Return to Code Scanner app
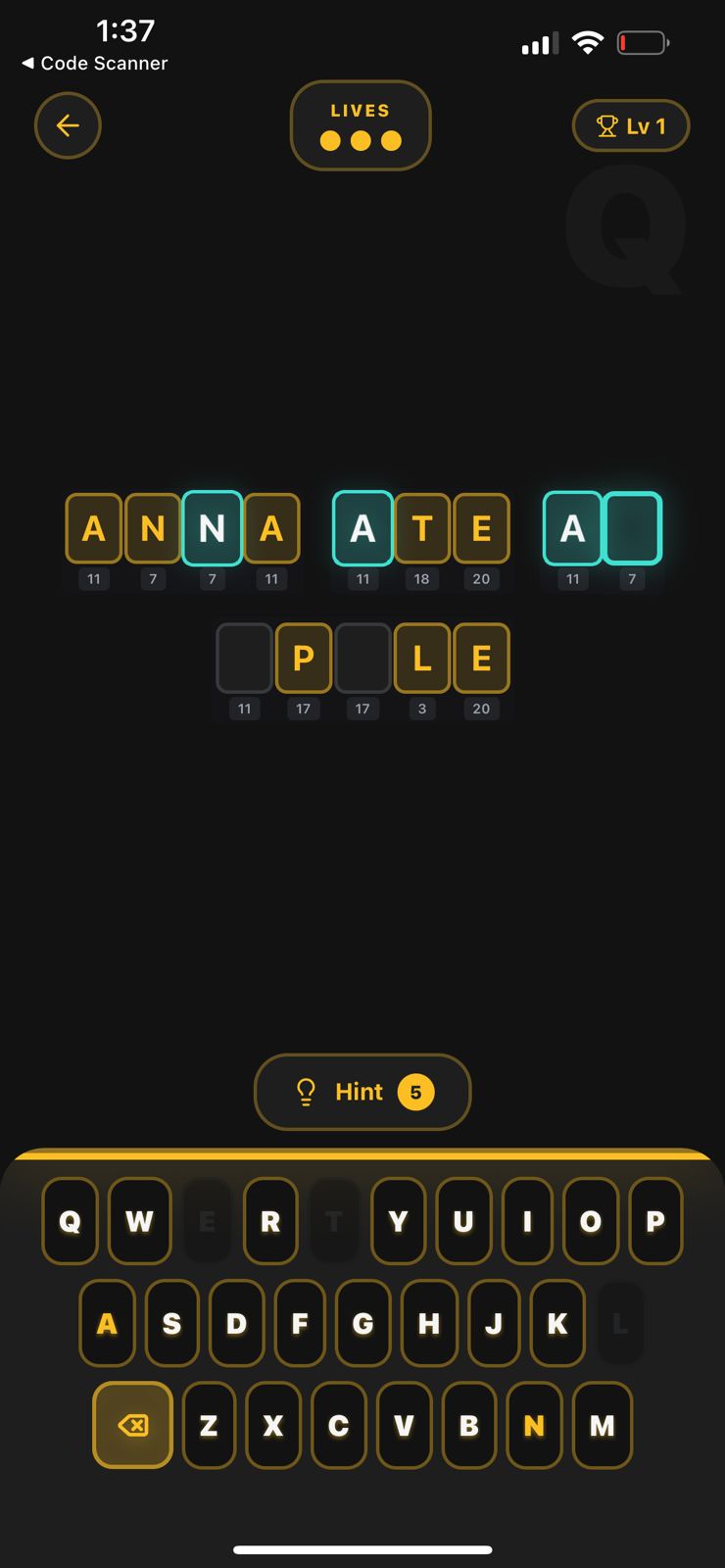 click(x=94, y=63)
